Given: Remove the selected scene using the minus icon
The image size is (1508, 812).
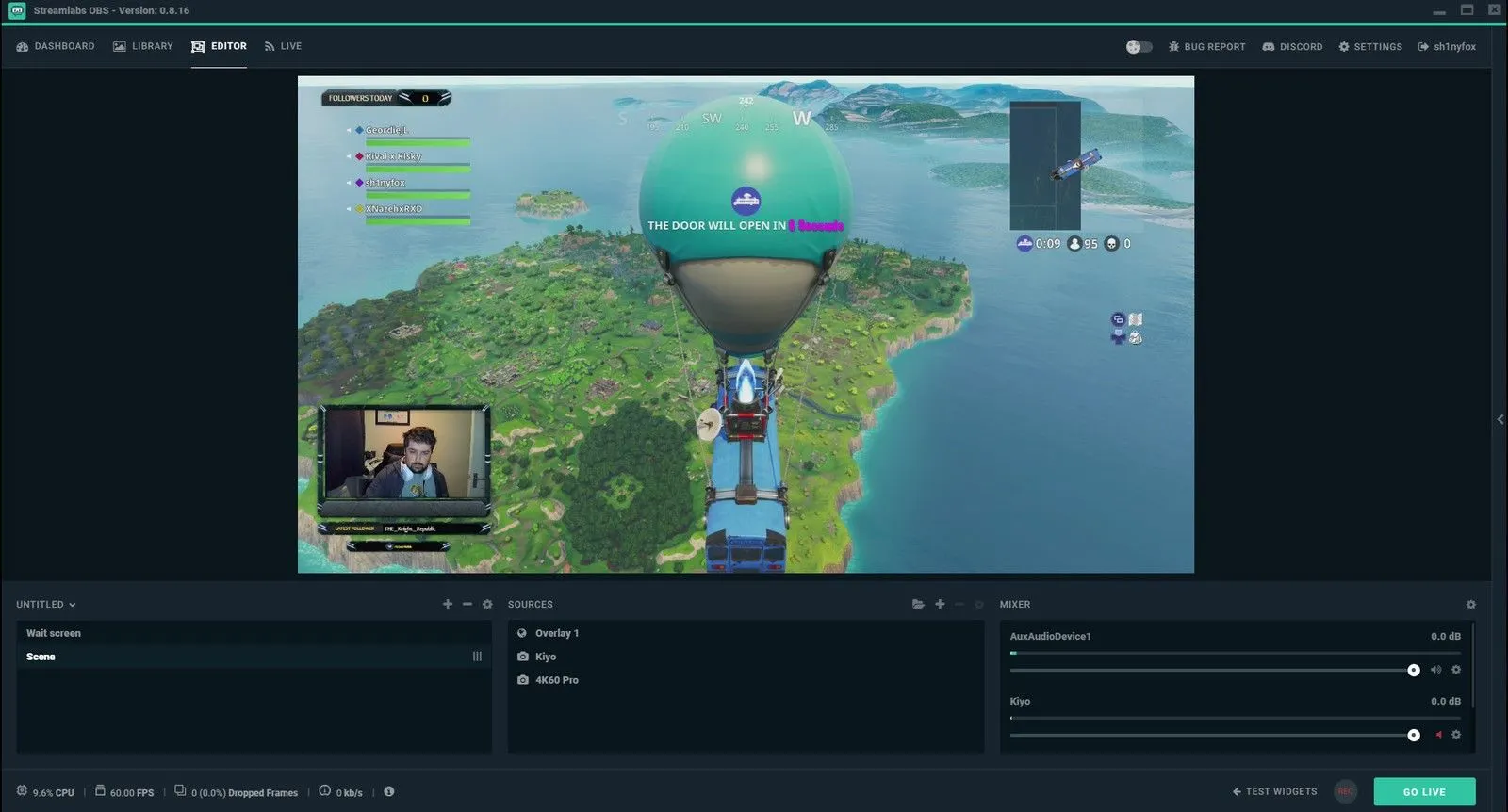Looking at the screenshot, I should point(467,604).
